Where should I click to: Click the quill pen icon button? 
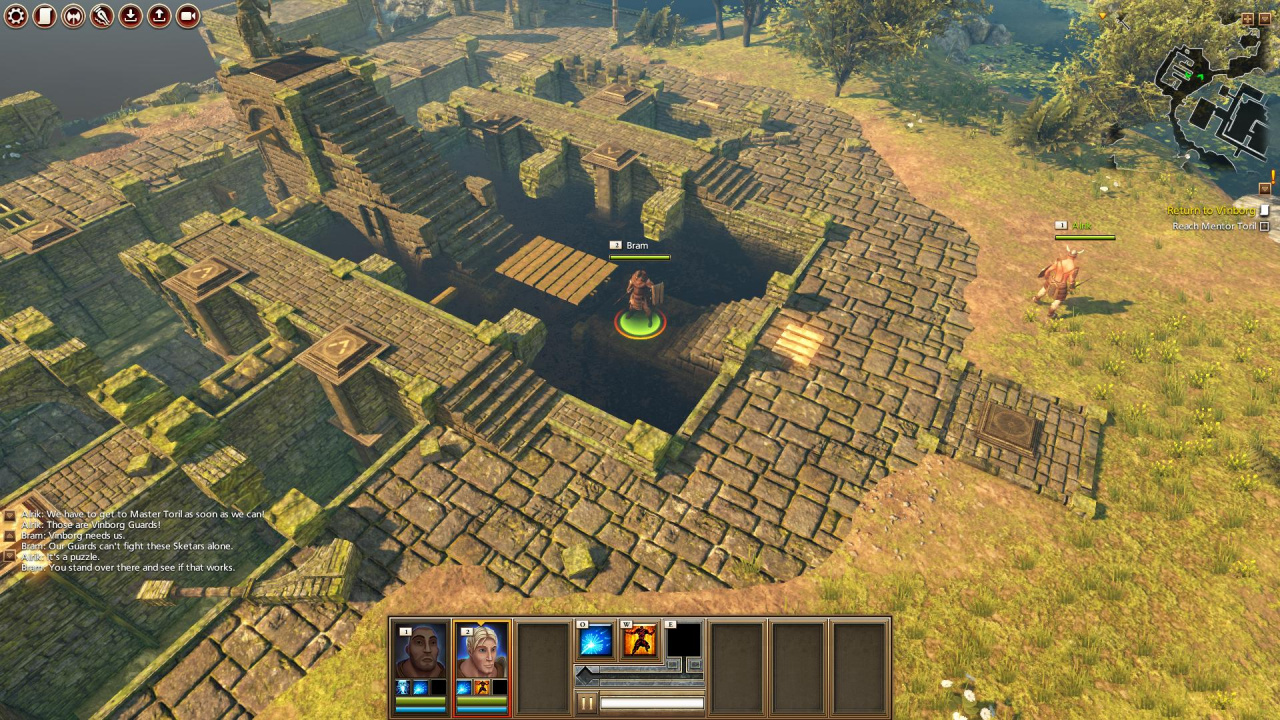coord(102,16)
